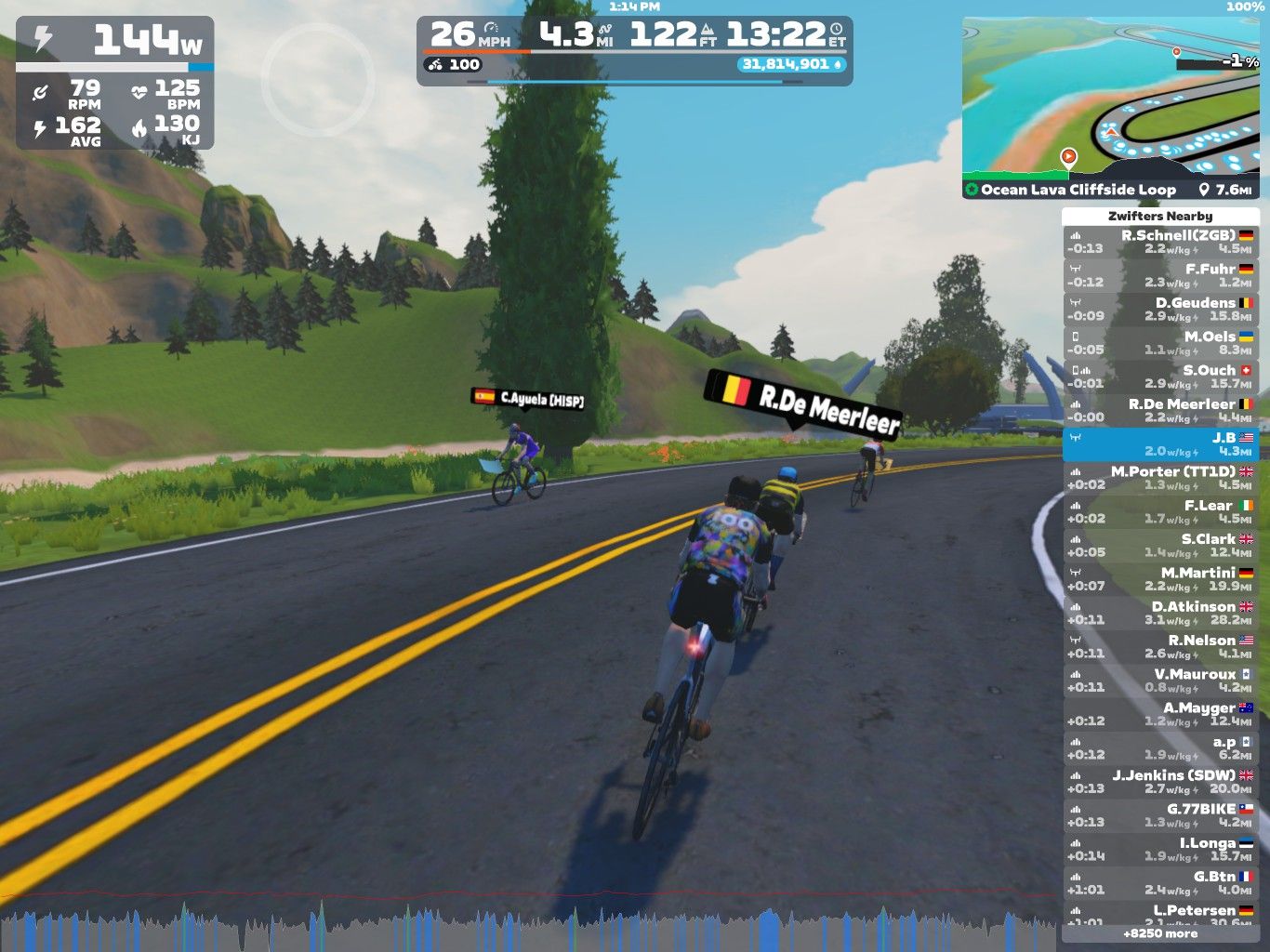This screenshot has height=952, width=1270.
Task: Click S.Clark row in rider list
Action: [1160, 546]
